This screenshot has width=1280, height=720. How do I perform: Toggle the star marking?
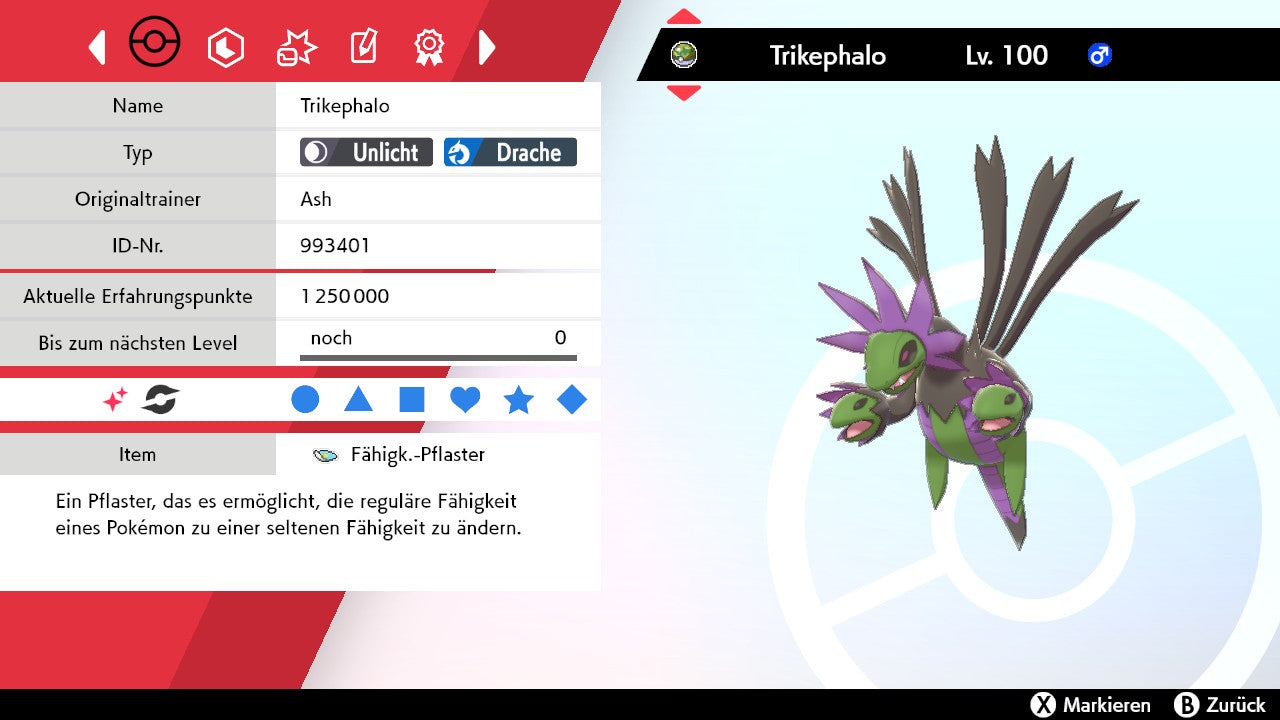pos(518,400)
